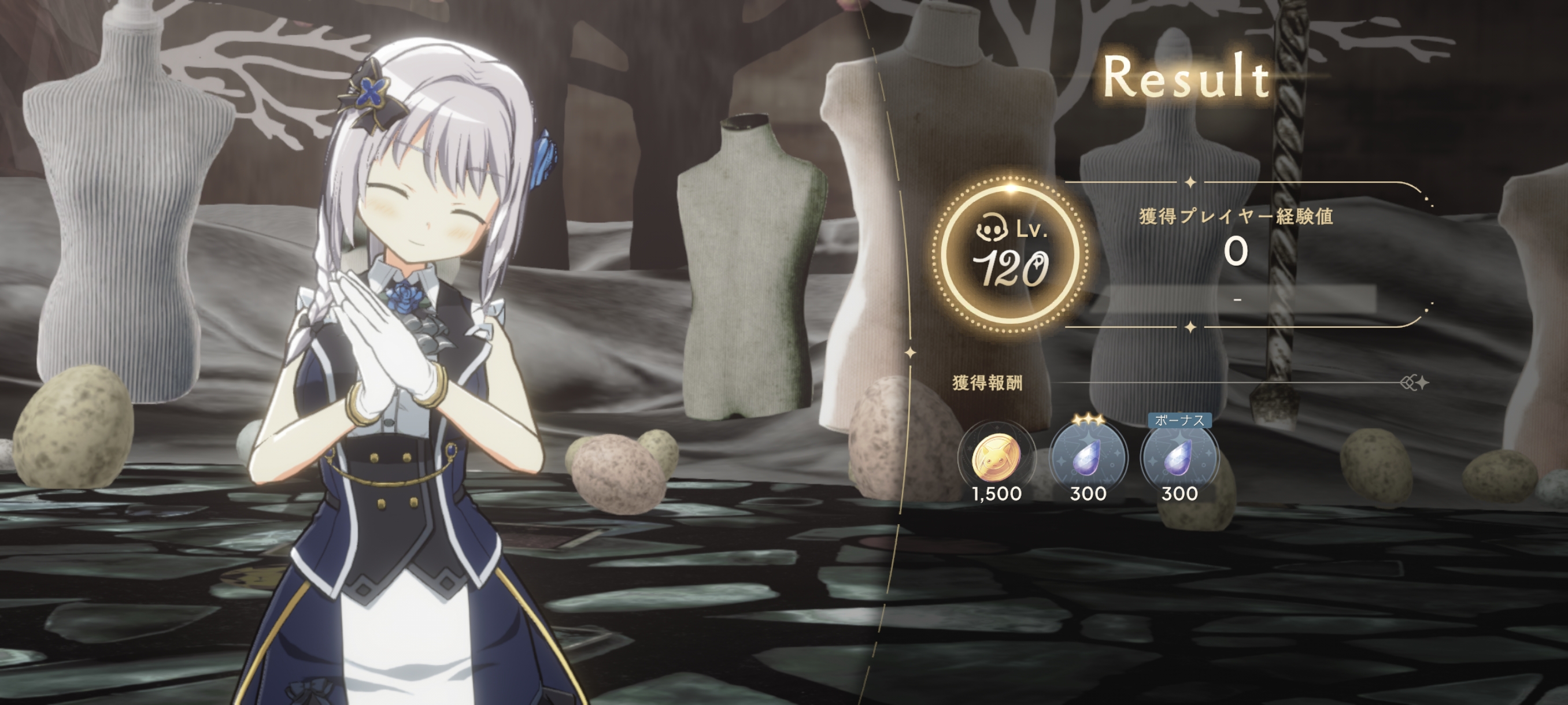The image size is (1568, 705).
Task: Inspect the three-star crystal reward
Action: pos(1088,459)
